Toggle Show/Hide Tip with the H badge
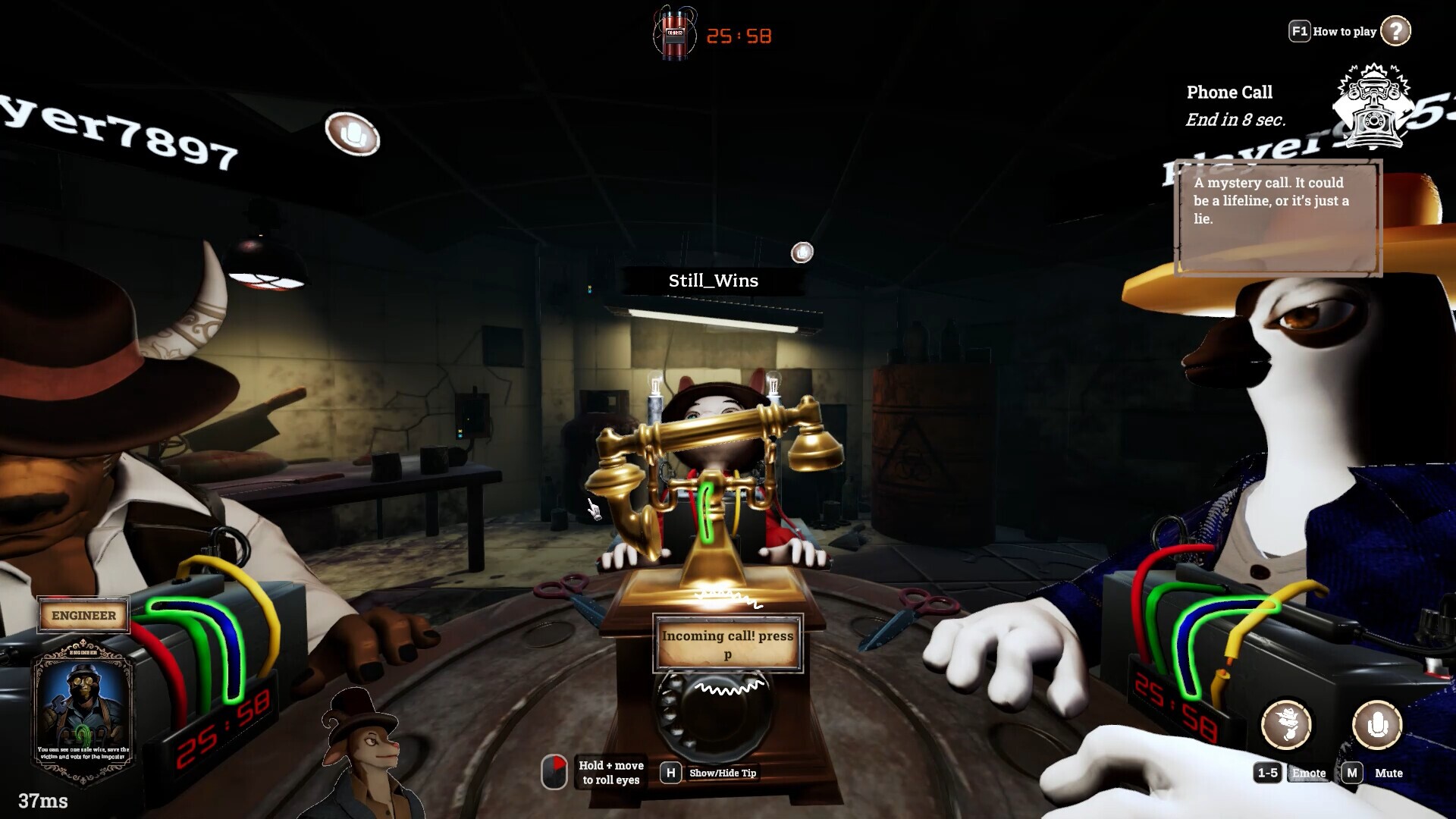This screenshot has width=1456, height=819. coord(670,773)
